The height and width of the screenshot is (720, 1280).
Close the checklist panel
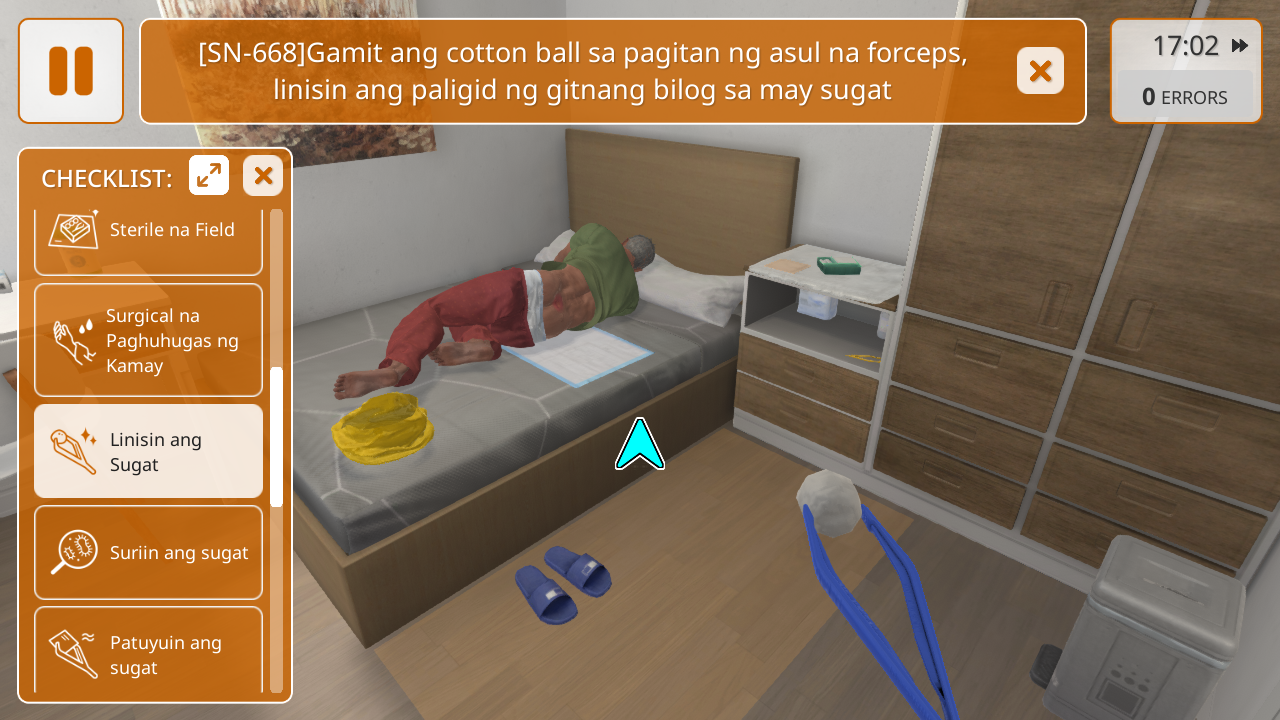click(263, 176)
